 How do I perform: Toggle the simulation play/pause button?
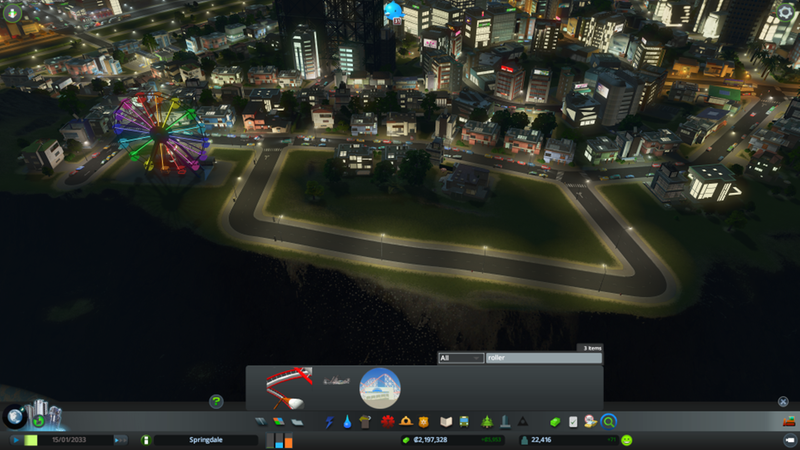coord(16,439)
